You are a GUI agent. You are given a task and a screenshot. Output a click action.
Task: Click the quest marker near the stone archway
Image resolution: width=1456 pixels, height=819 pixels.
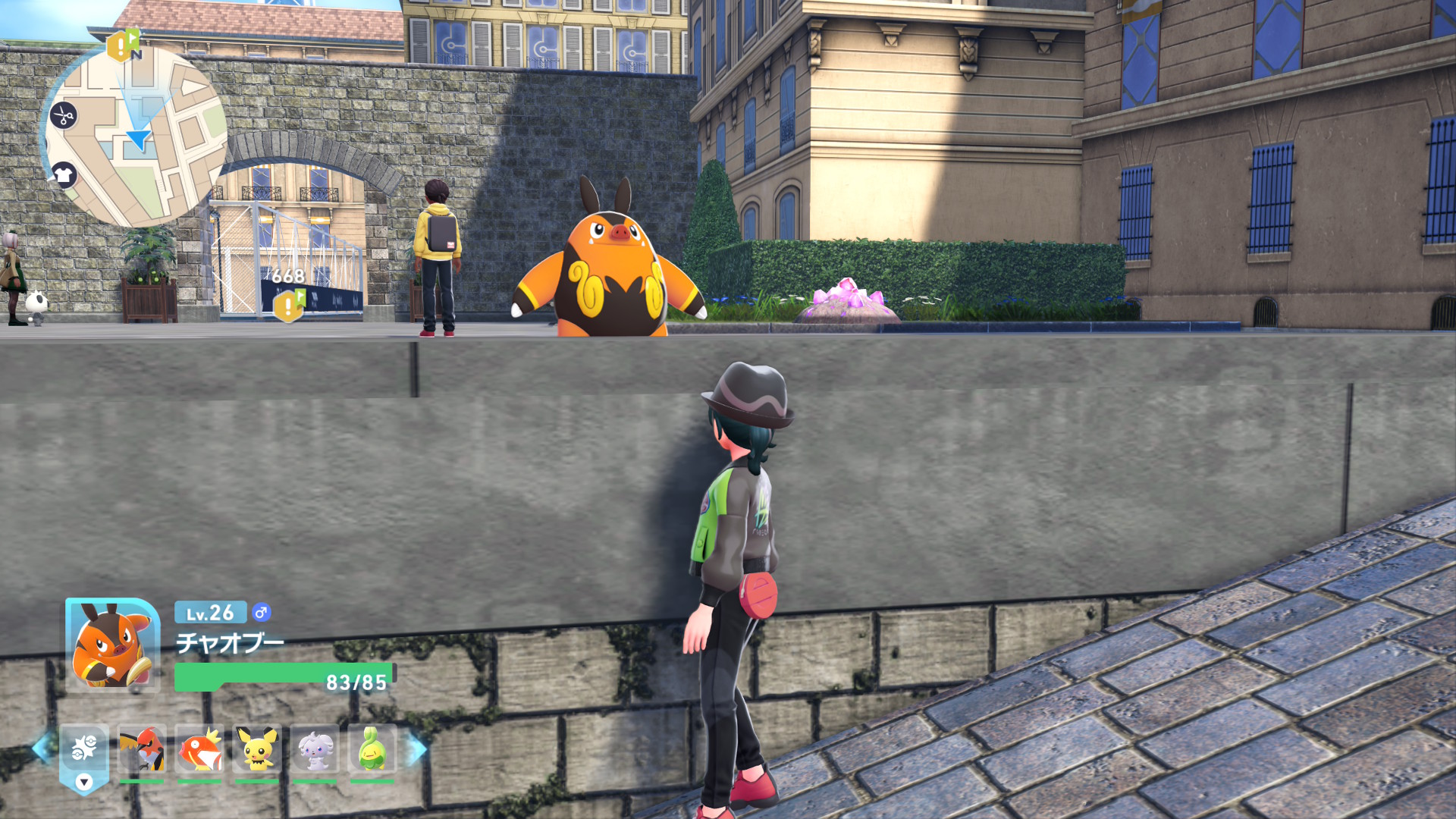pyautogui.click(x=287, y=307)
